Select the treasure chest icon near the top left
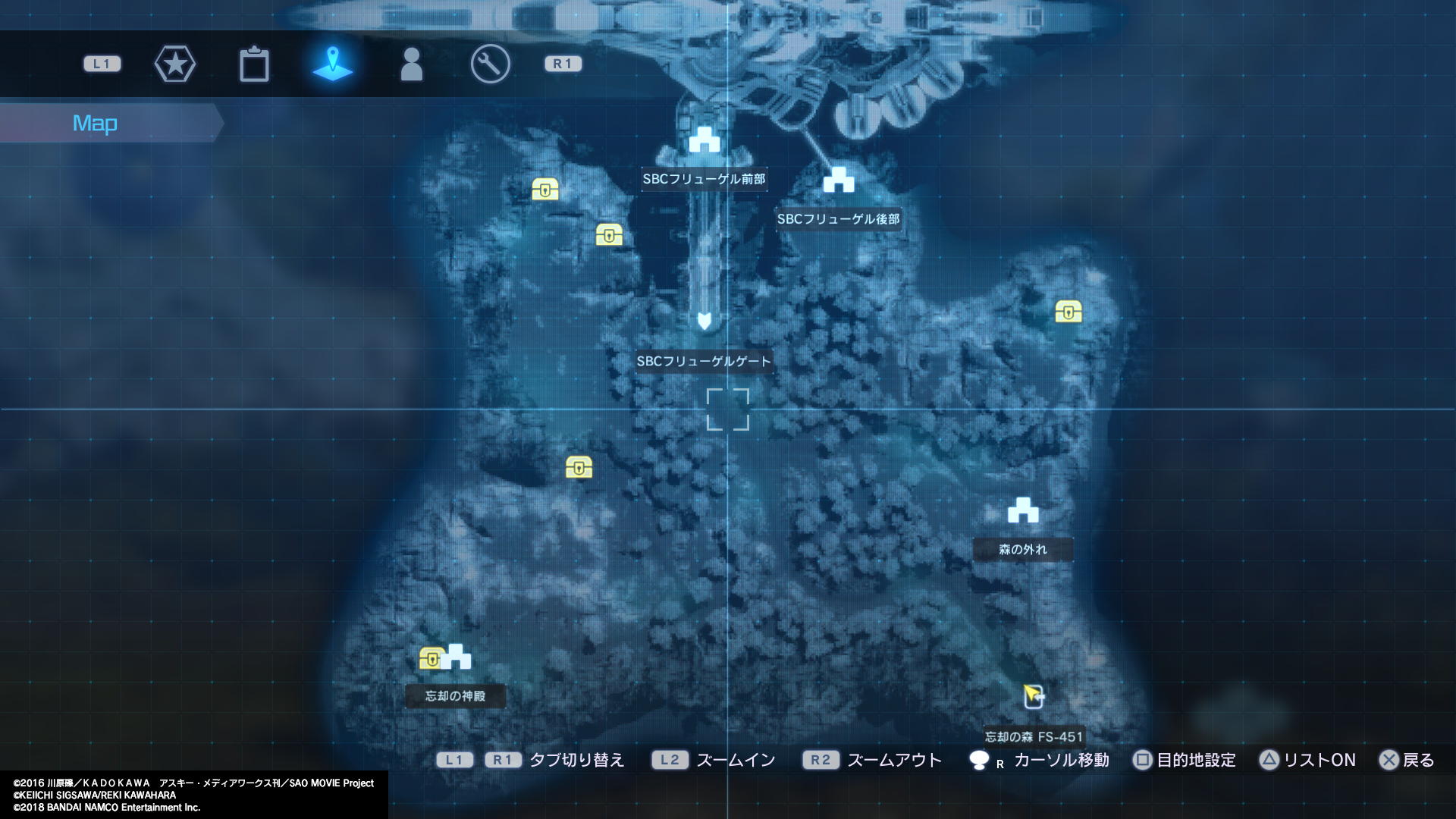 546,190
